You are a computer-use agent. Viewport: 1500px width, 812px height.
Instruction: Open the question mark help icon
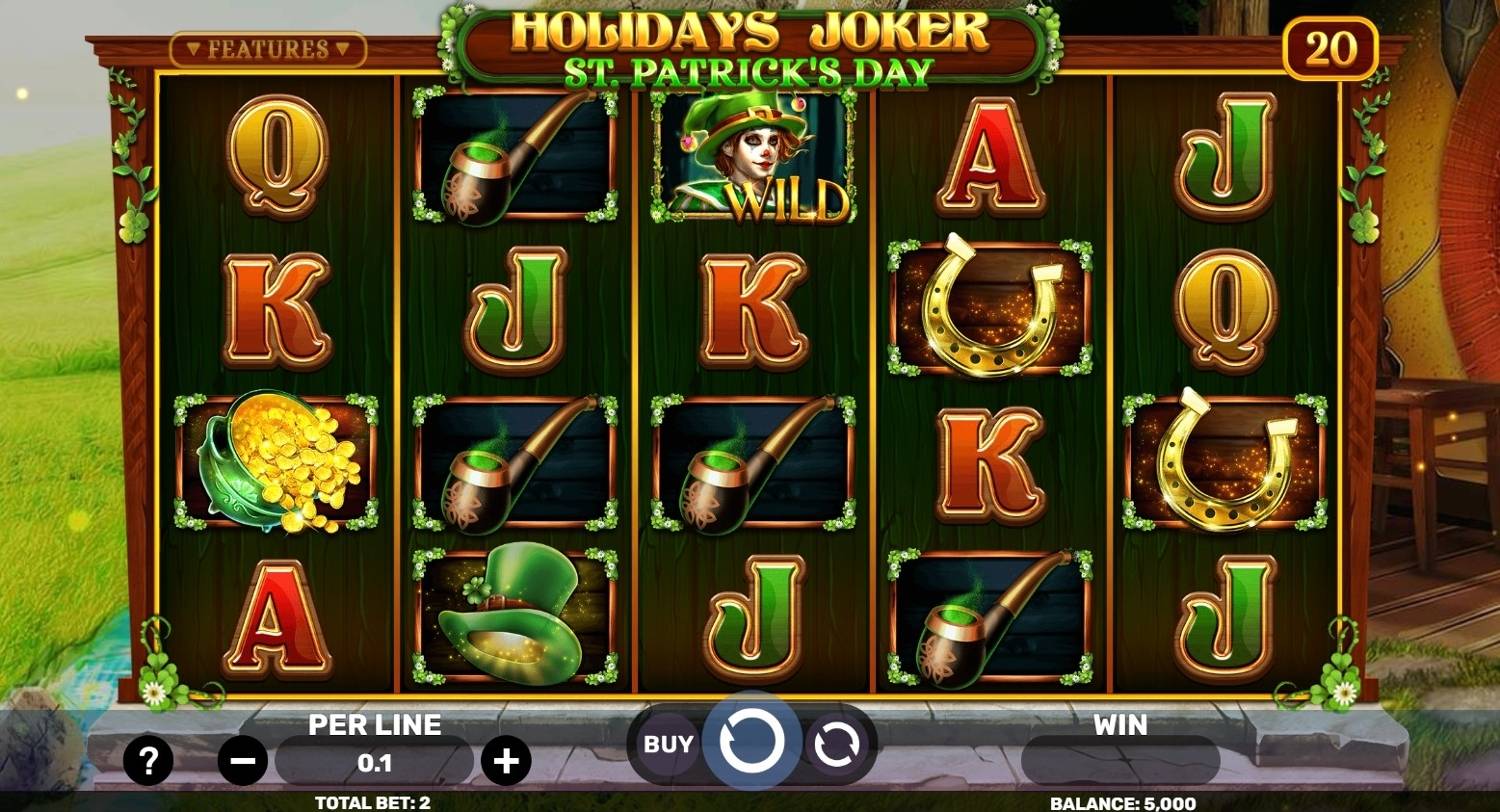148,760
